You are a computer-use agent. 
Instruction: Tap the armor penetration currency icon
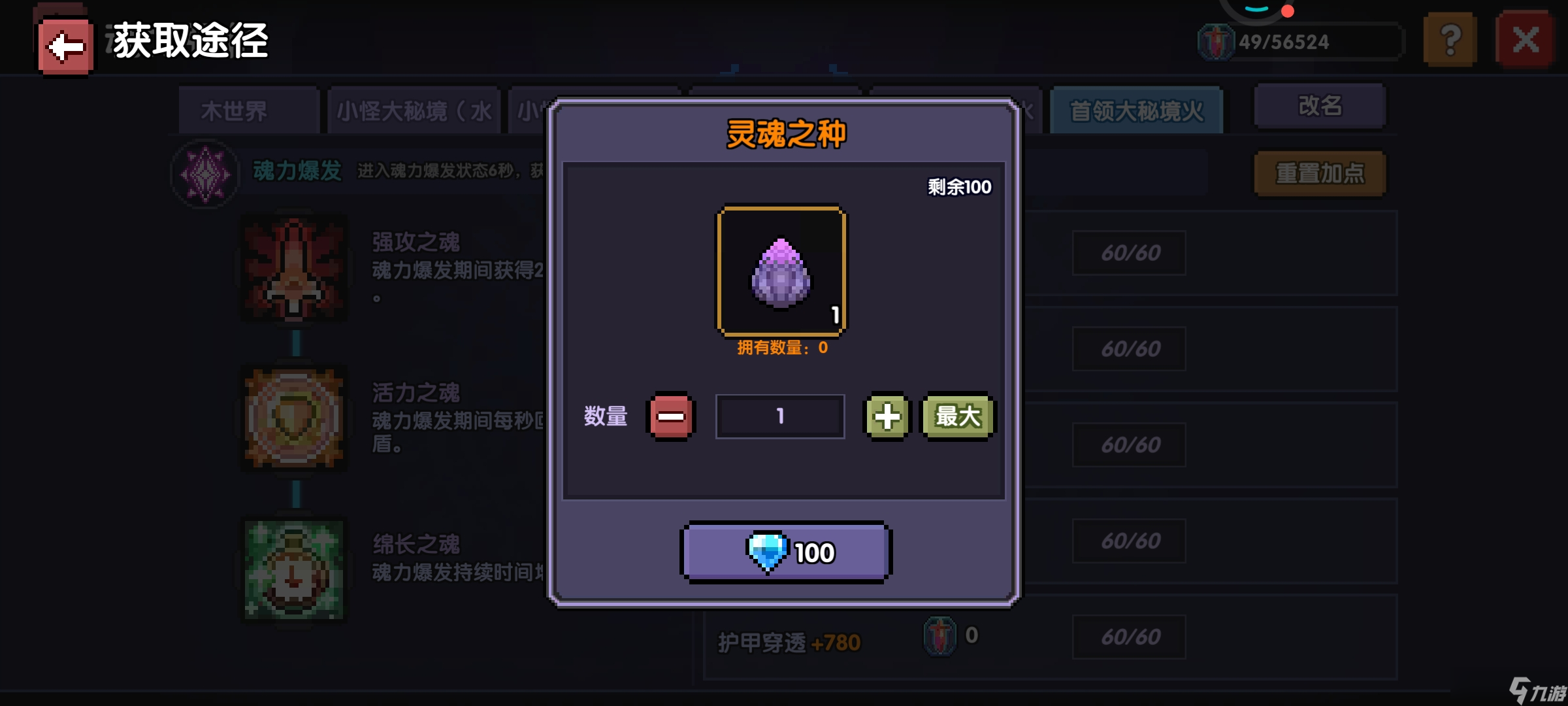[x=939, y=635]
